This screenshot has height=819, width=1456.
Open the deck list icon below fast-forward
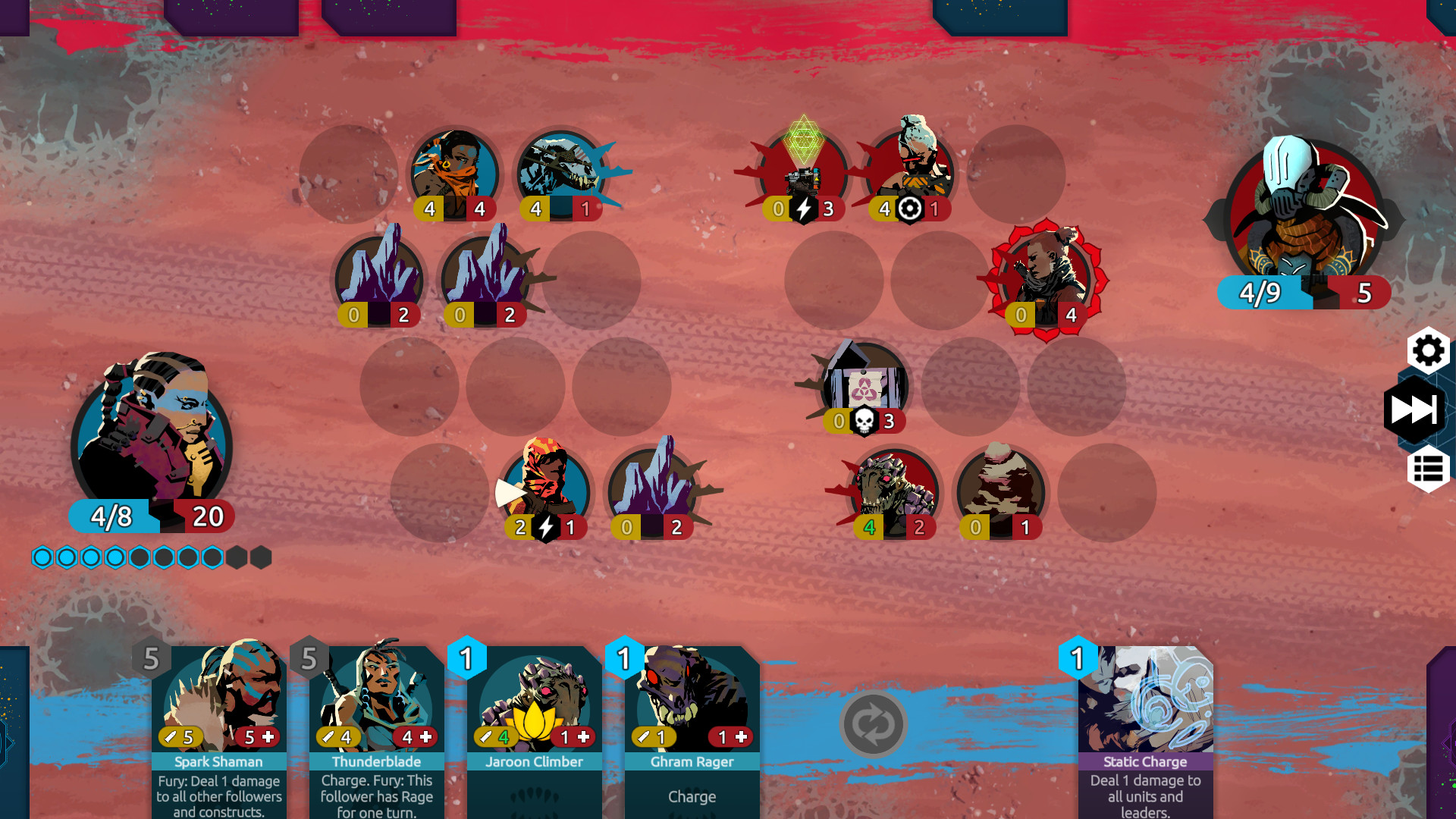[x=1429, y=465]
